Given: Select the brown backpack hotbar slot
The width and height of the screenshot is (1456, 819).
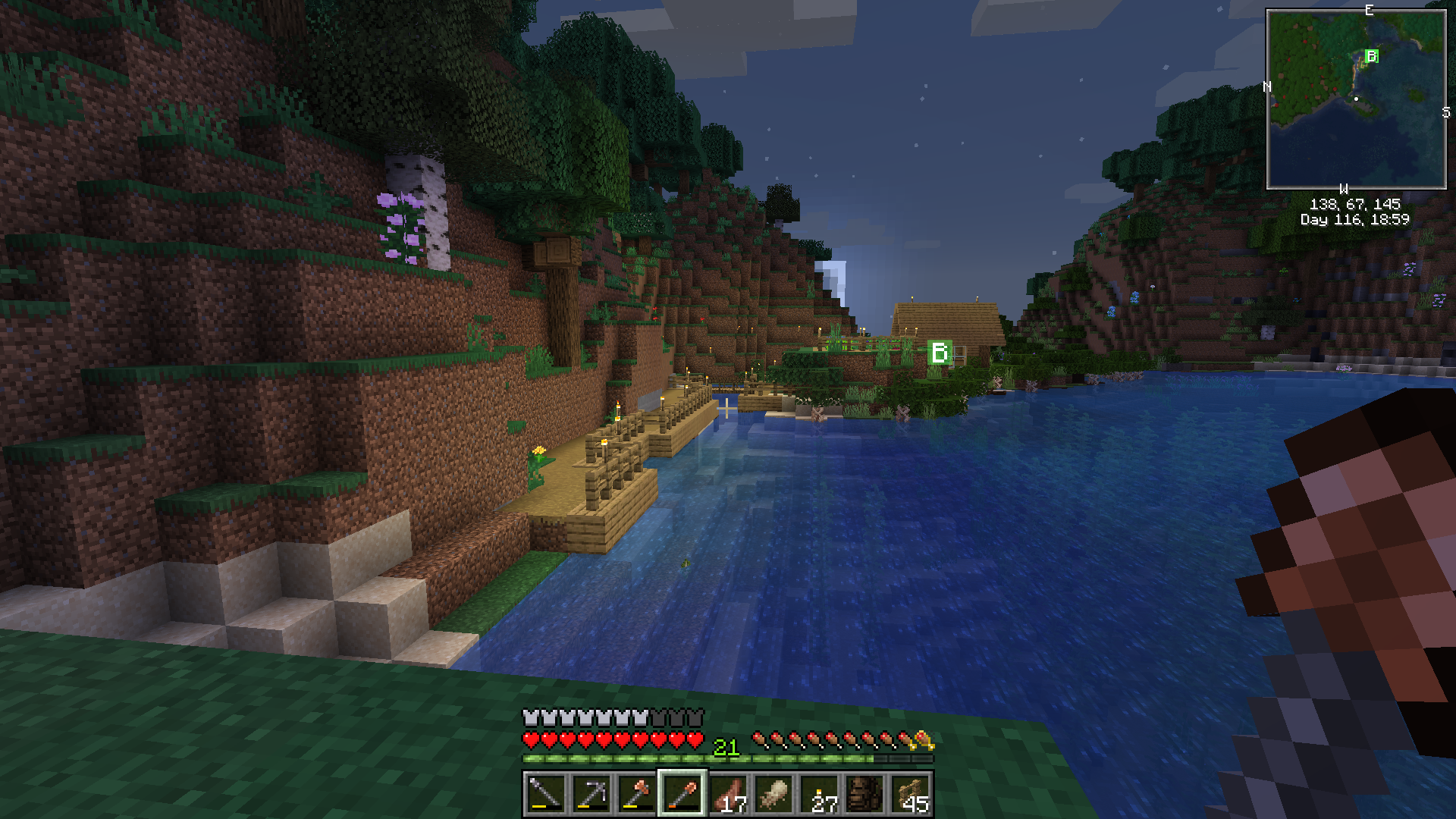Looking at the screenshot, I should (865, 794).
